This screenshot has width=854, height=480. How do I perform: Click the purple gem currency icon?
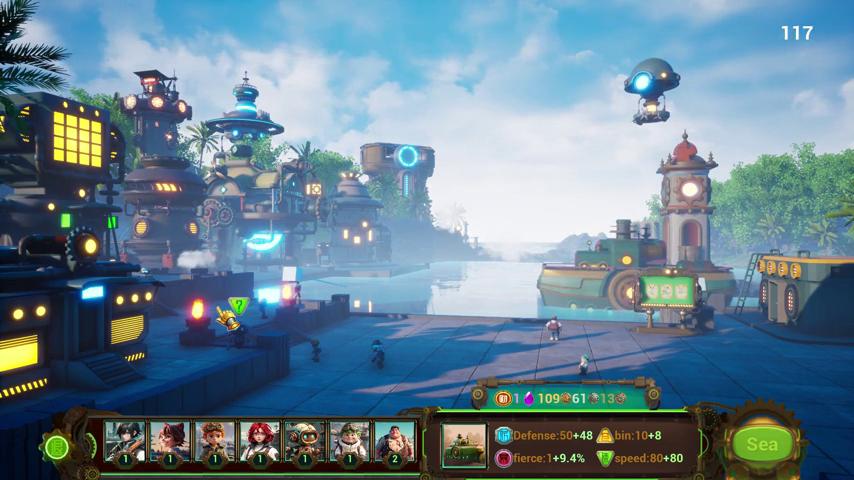[x=529, y=398]
